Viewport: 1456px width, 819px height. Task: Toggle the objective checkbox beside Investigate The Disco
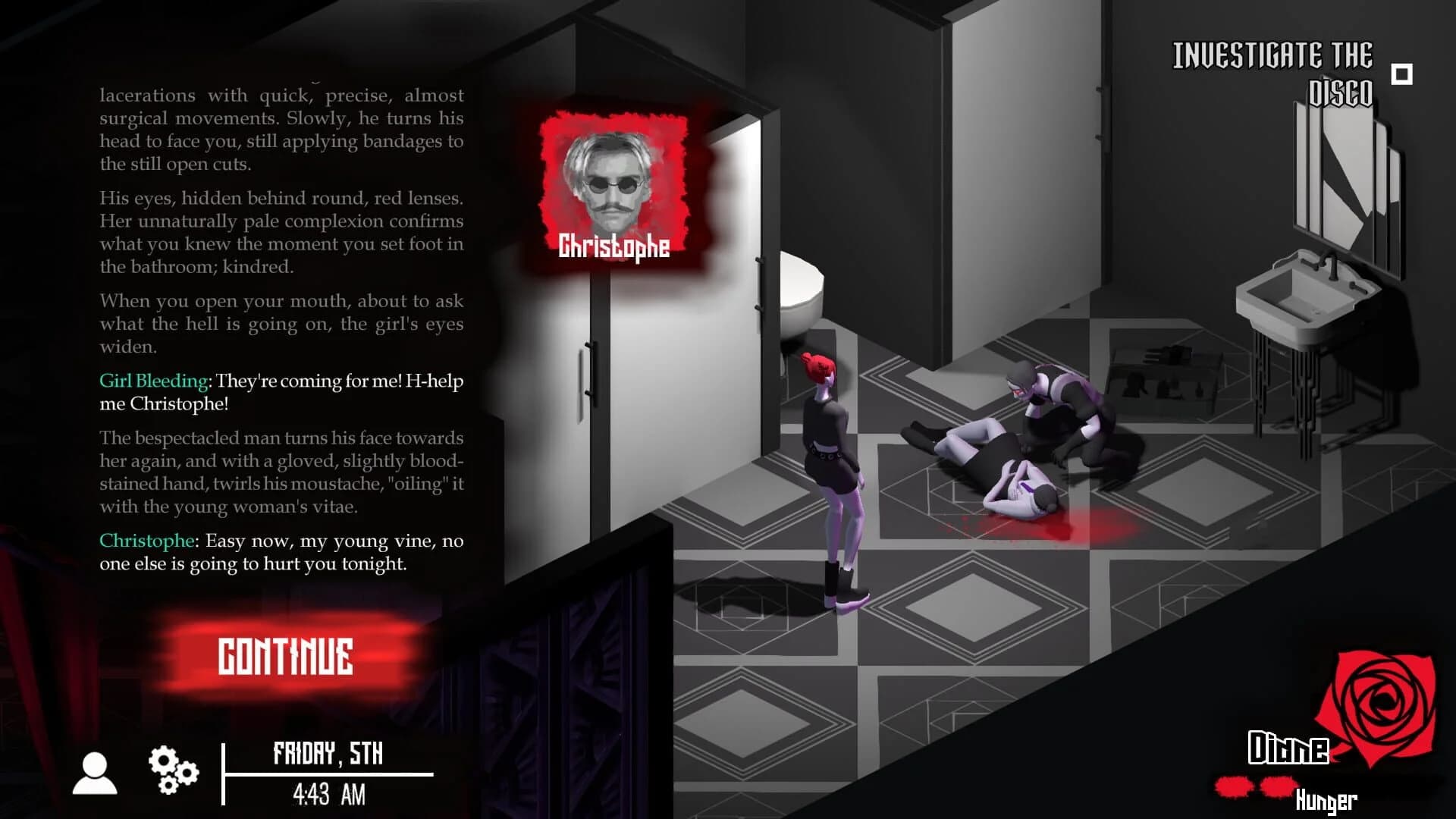(1400, 75)
